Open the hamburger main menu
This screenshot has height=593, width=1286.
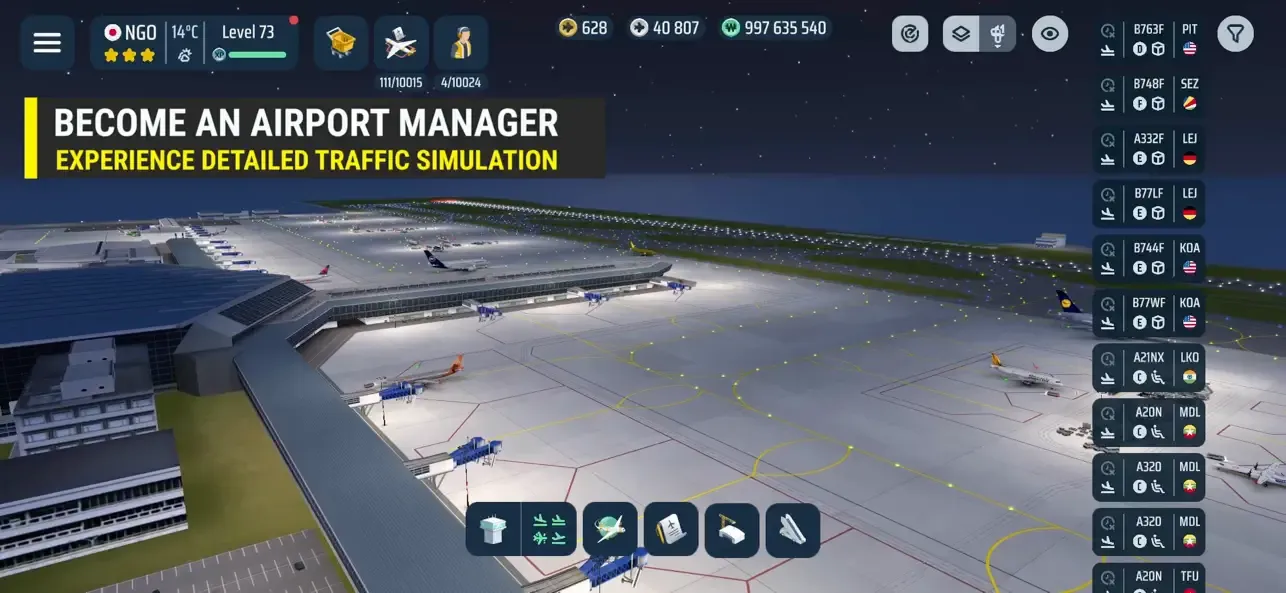point(47,43)
